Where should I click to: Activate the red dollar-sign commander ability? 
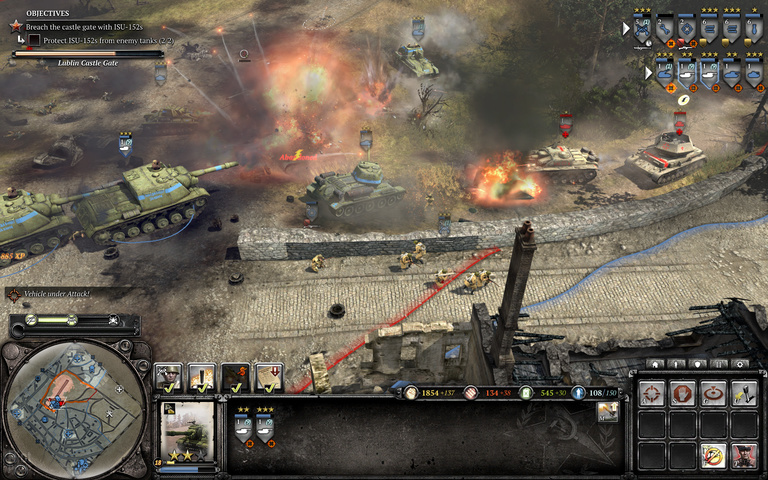coord(236,377)
